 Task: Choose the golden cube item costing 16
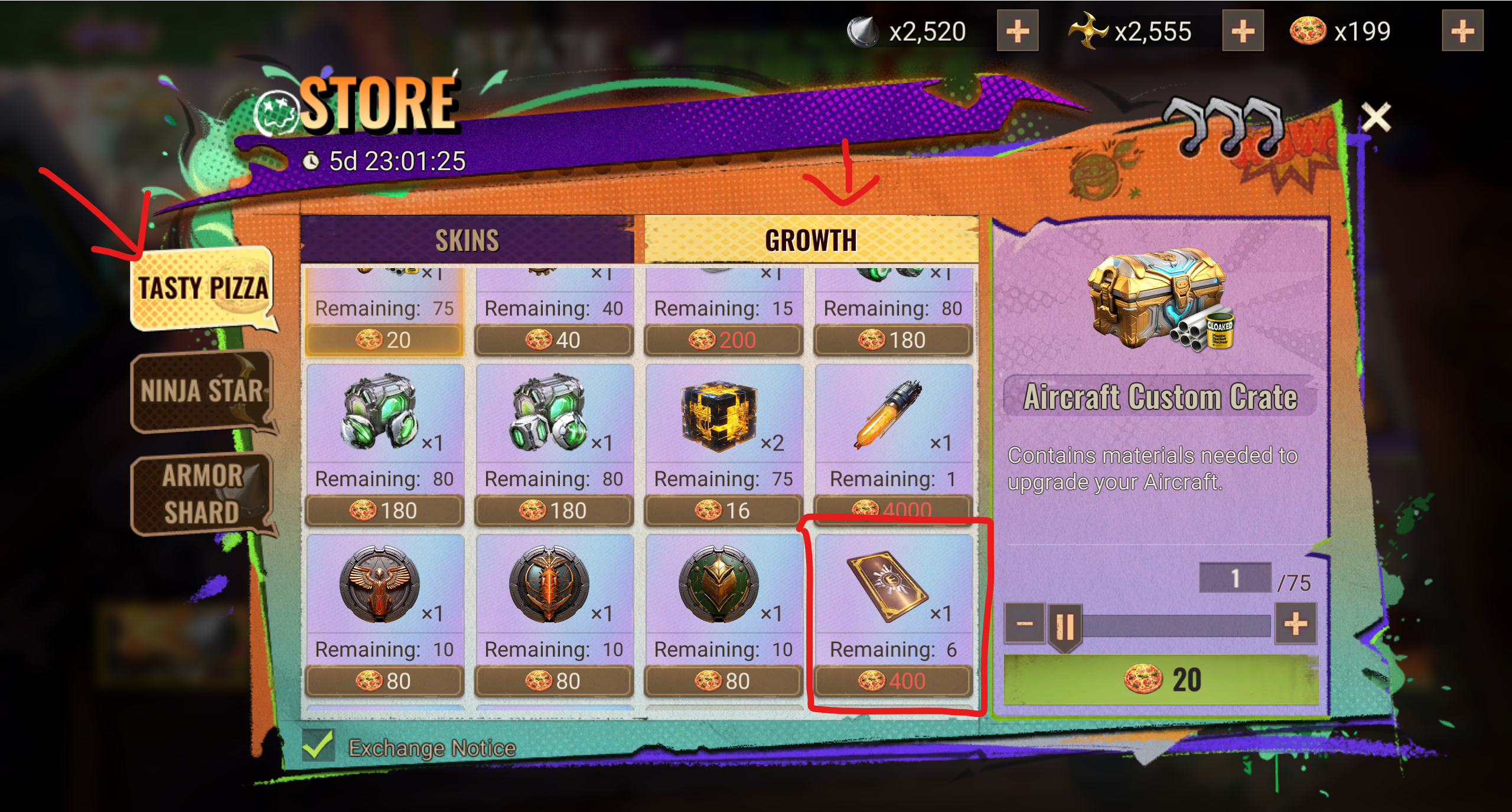point(723,443)
